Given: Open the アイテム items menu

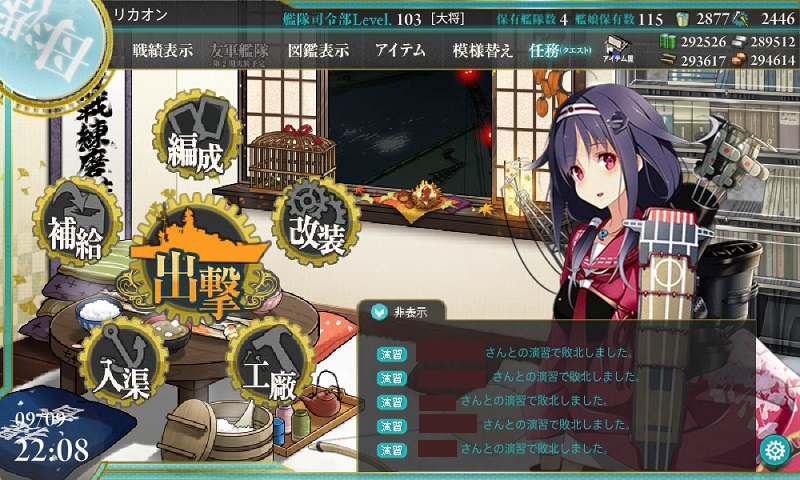Looking at the screenshot, I should [400, 51].
